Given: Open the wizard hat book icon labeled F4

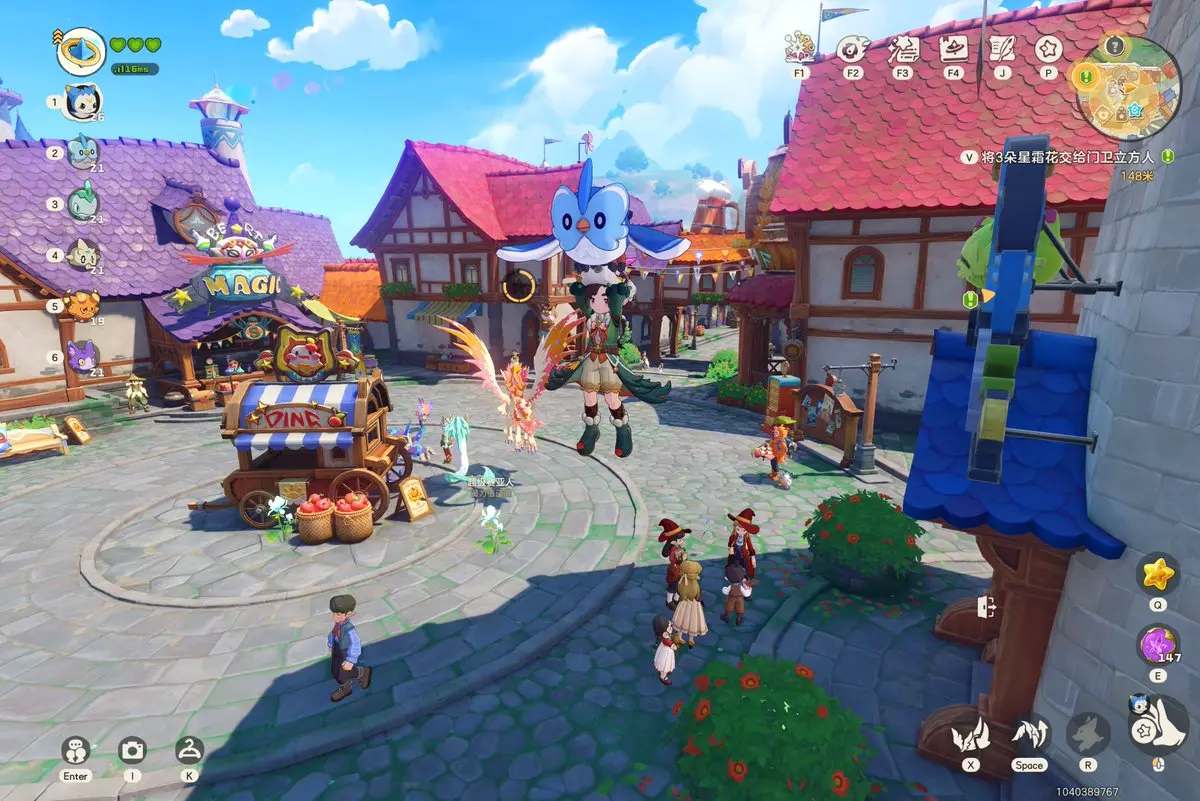Looking at the screenshot, I should (953, 48).
